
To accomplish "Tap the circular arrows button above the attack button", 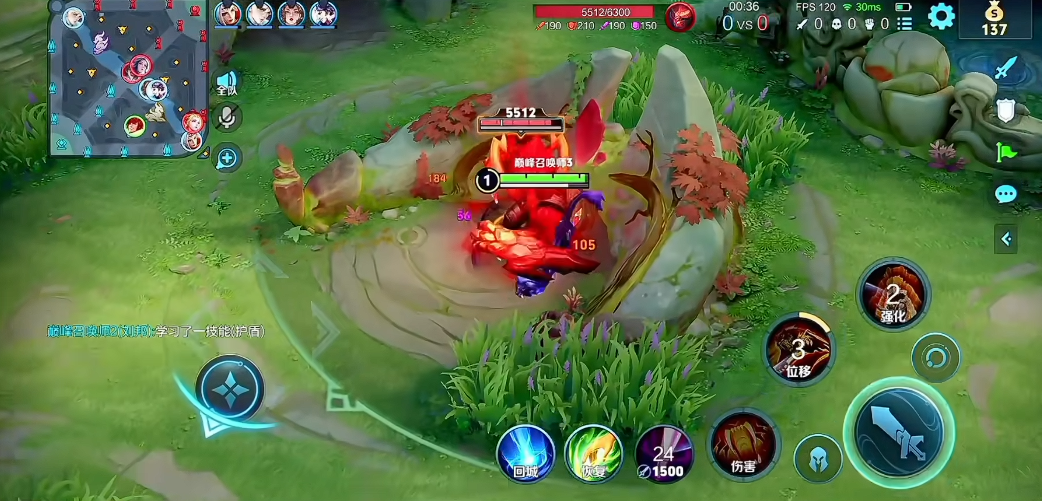I will click(x=935, y=357).
